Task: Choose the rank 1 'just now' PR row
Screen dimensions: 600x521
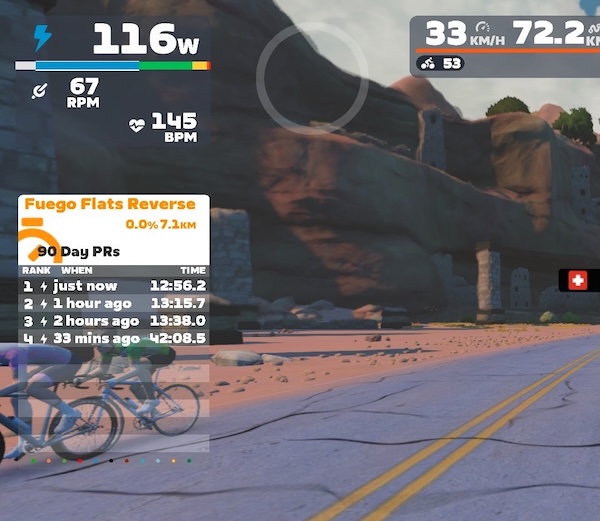Action: pos(114,285)
